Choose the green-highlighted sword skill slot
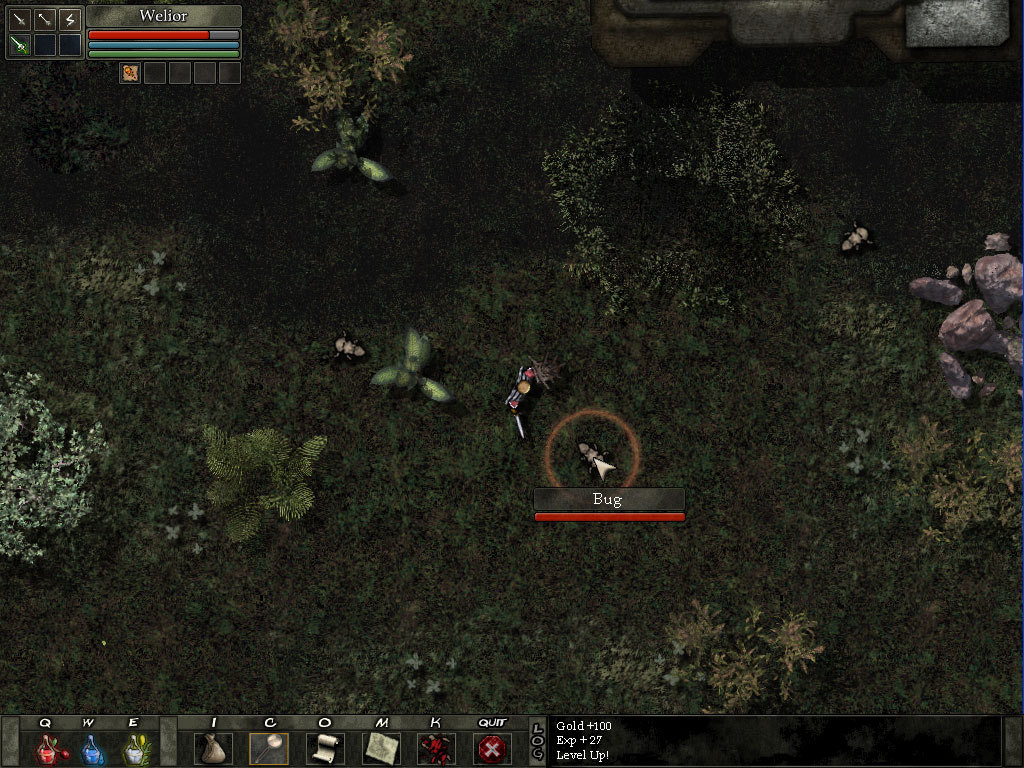Screen dimensions: 1024x768 pos(19,45)
